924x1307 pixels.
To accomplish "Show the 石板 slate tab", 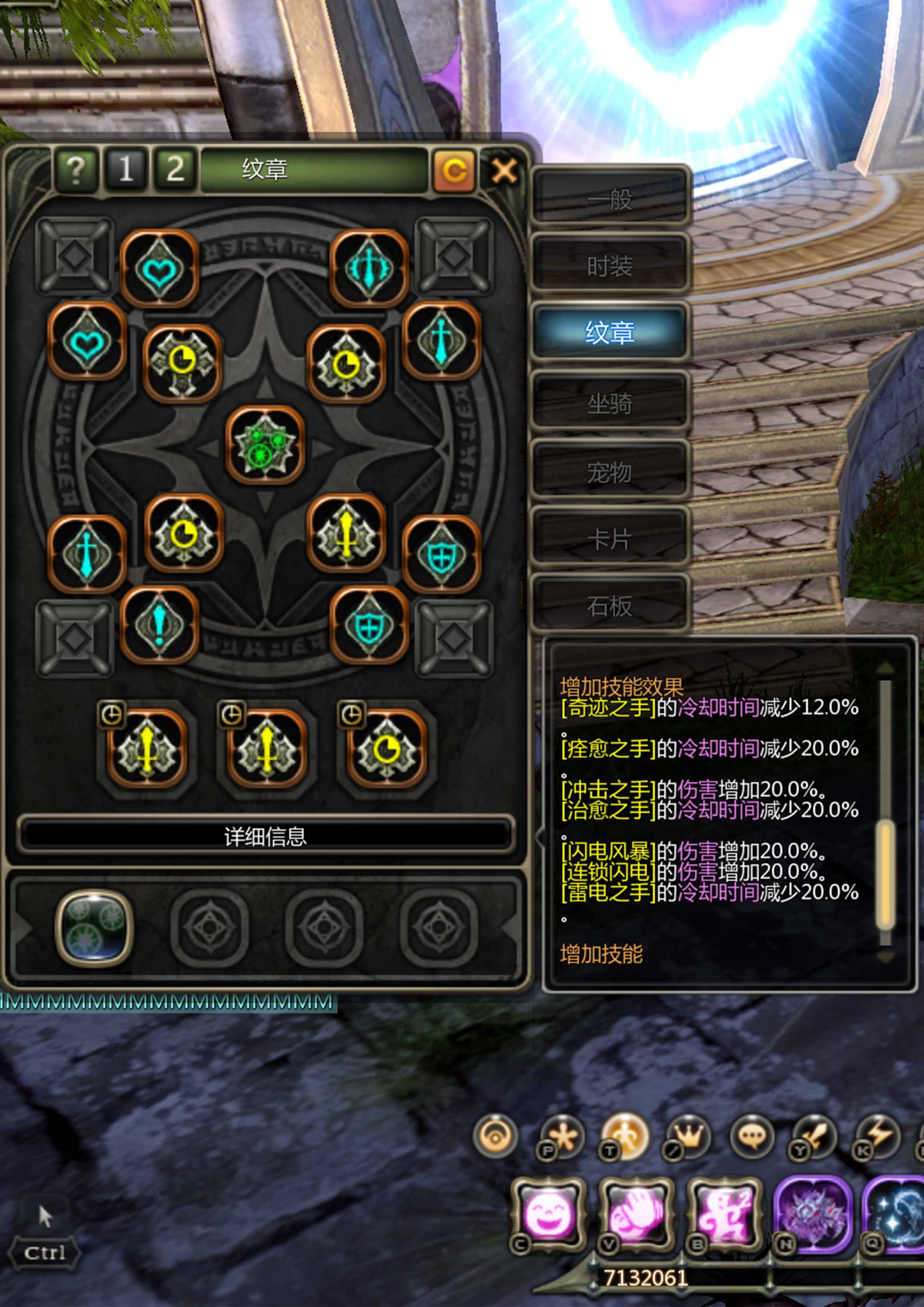I will (609, 606).
